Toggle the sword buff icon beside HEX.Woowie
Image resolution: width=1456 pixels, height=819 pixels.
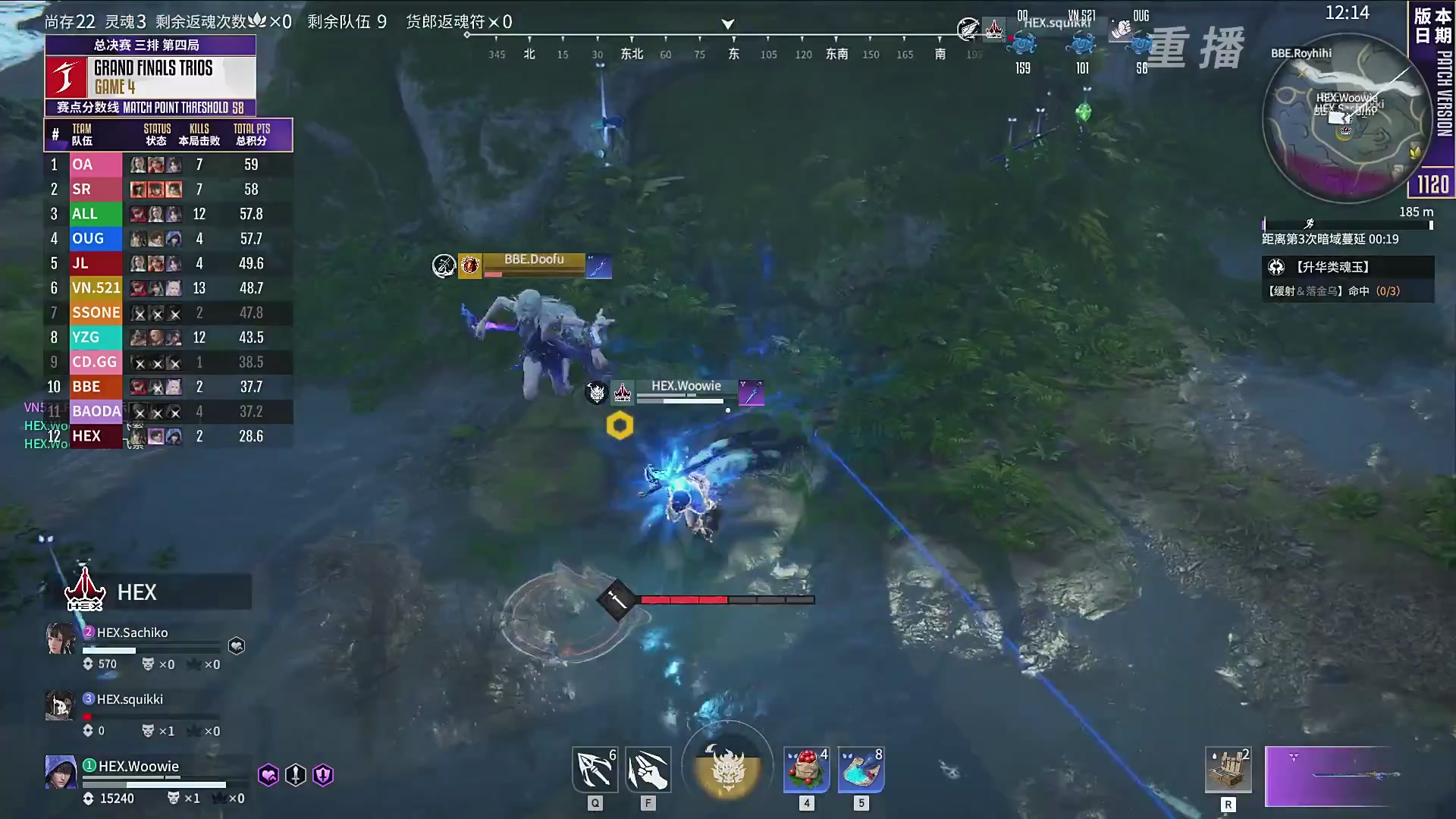coord(294,775)
